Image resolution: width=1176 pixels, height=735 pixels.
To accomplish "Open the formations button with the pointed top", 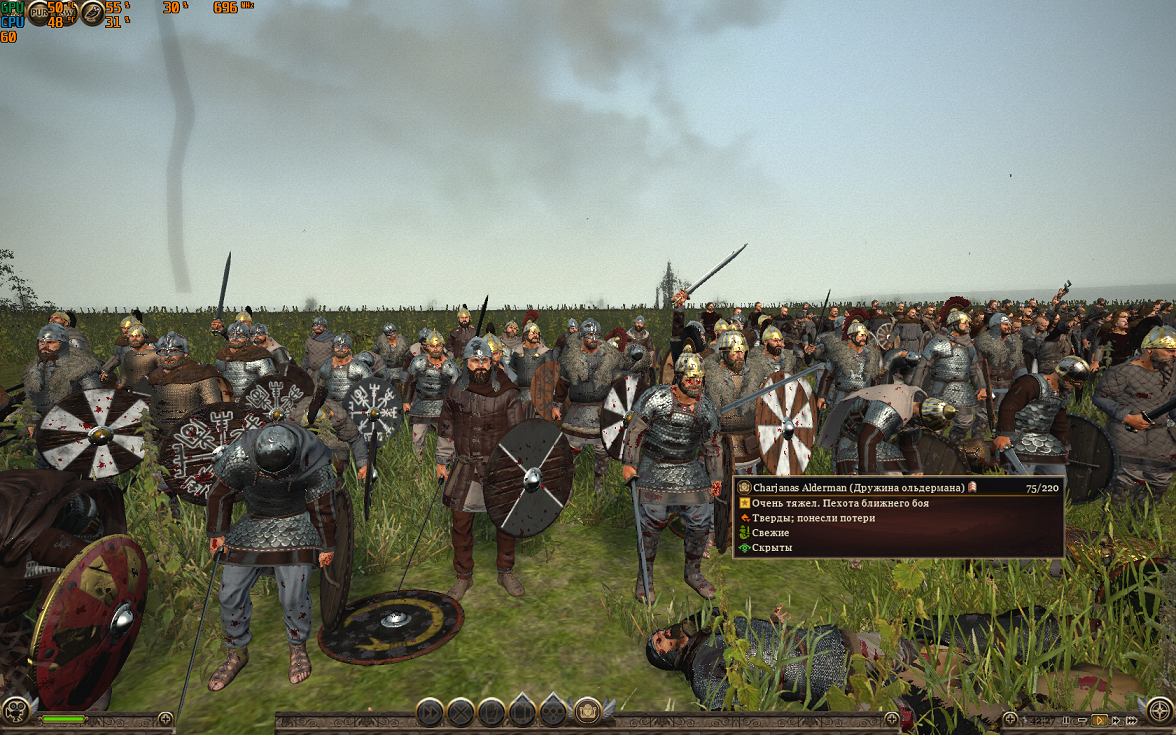I will pyautogui.click(x=522, y=712).
